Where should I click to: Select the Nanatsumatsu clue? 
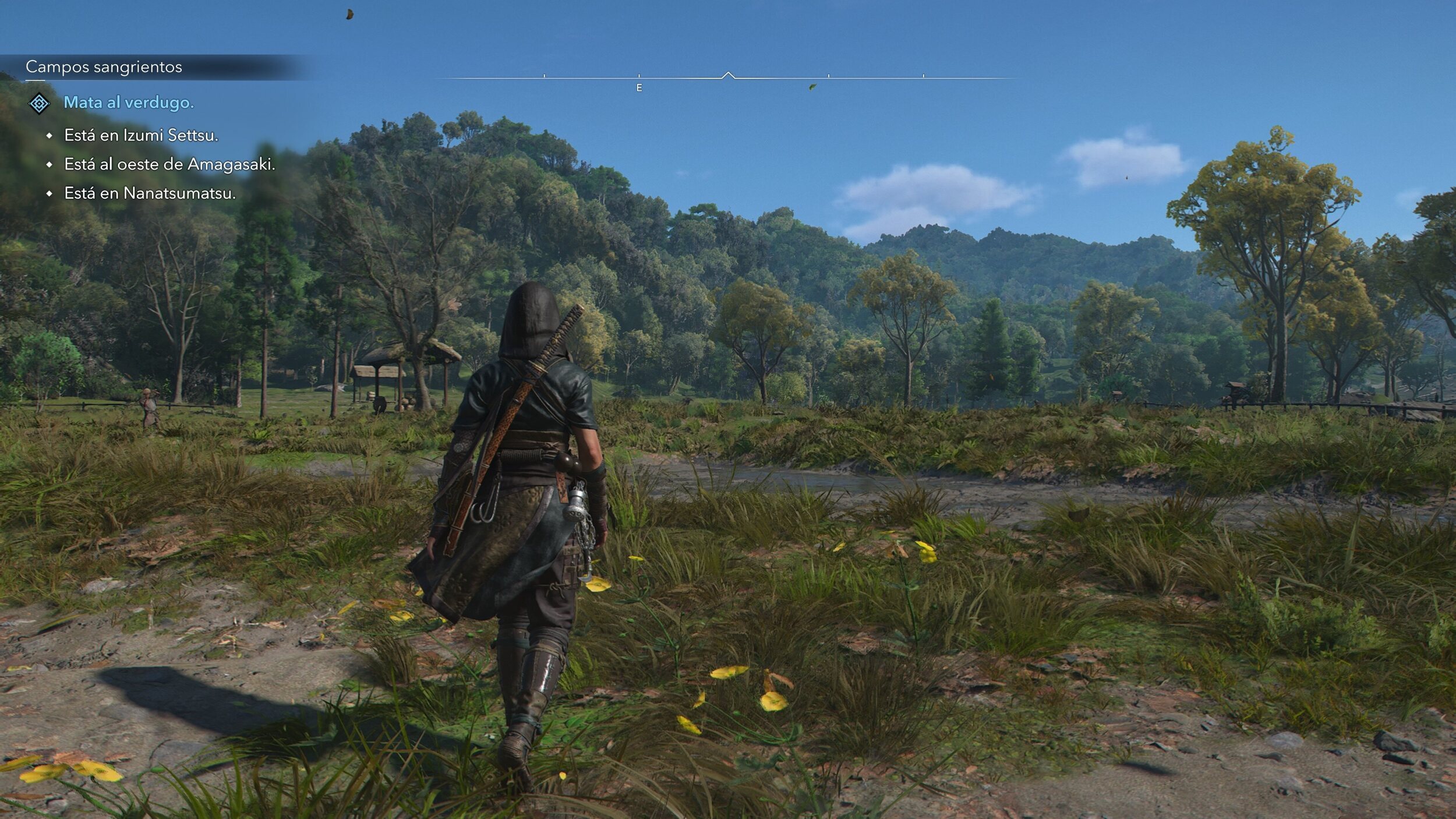point(150,193)
